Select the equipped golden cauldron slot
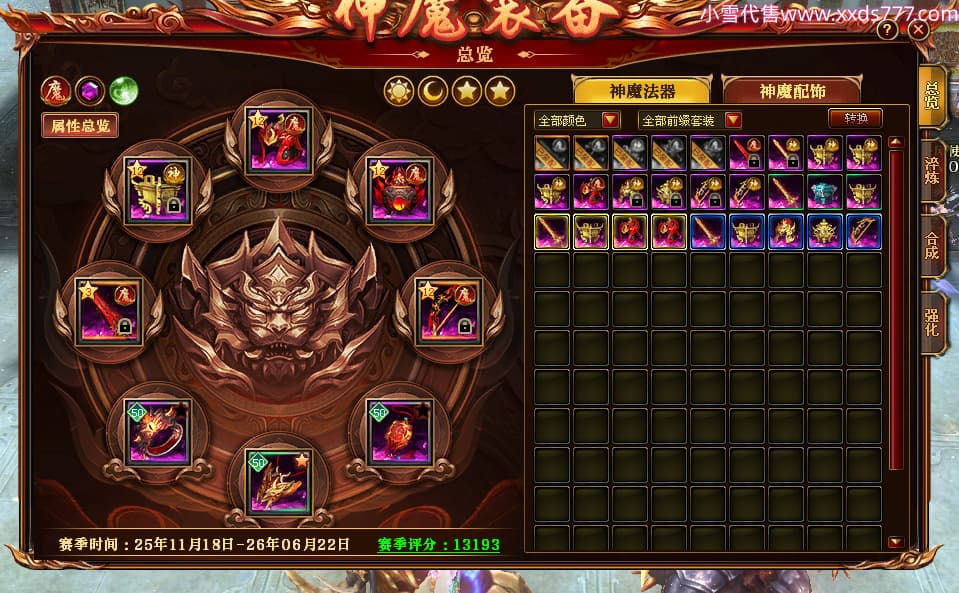 tap(158, 191)
